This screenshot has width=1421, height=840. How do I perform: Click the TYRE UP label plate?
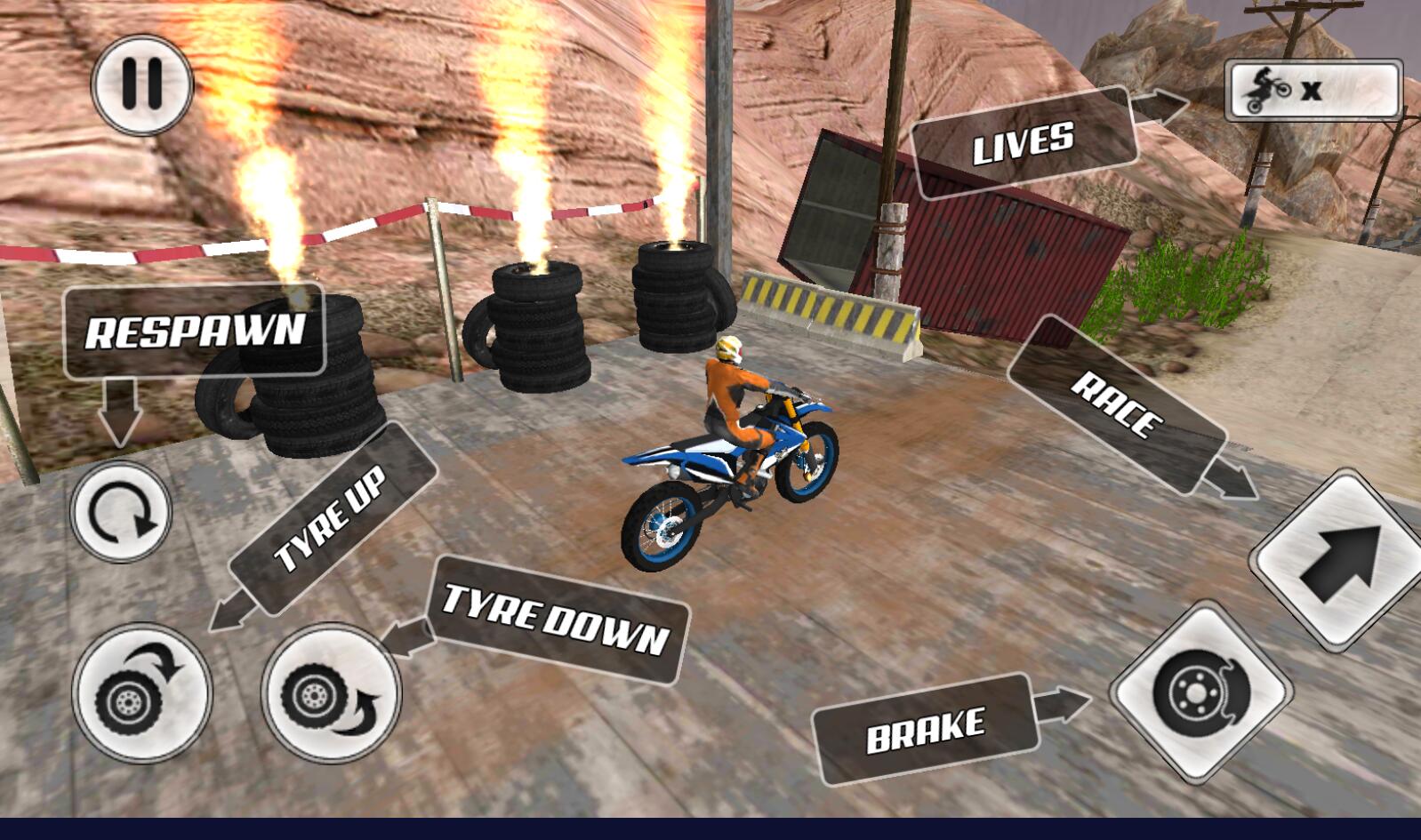pos(333,514)
